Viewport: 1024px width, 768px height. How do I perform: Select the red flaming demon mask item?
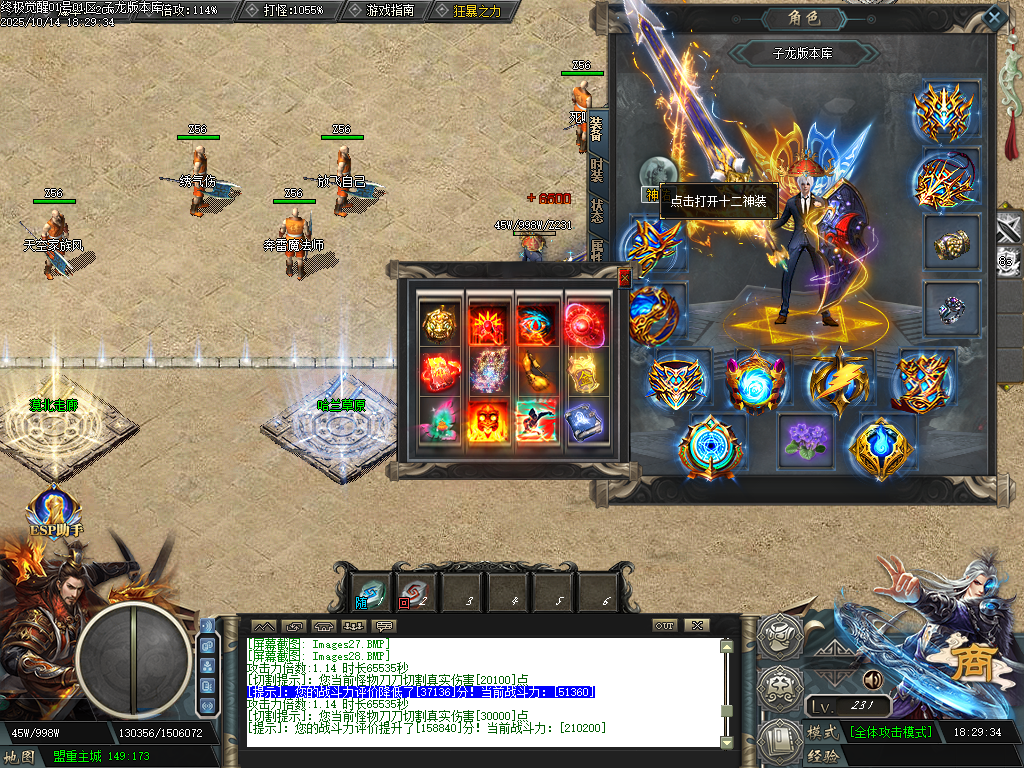[x=489, y=421]
